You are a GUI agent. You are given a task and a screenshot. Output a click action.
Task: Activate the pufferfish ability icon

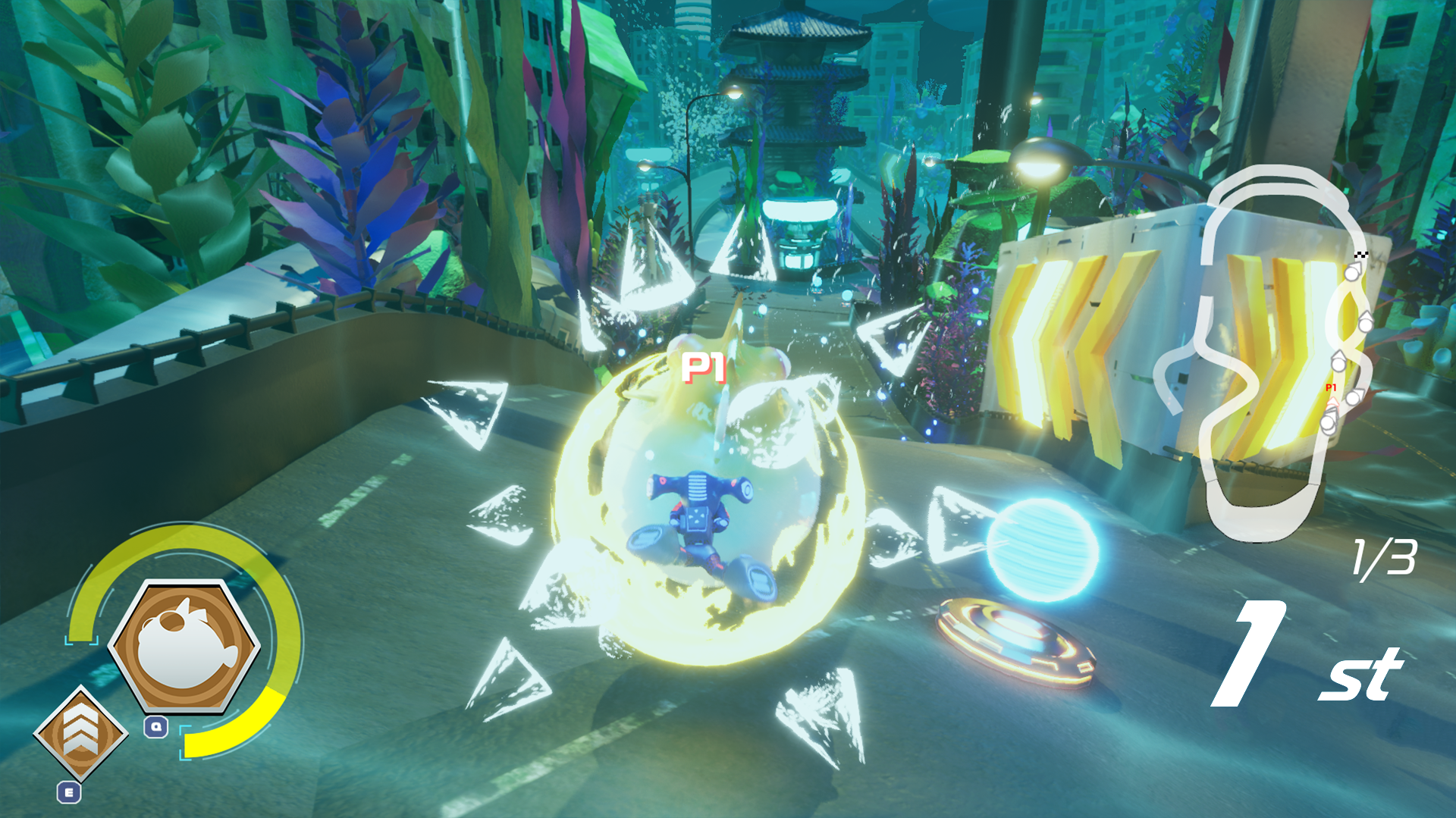click(x=184, y=647)
